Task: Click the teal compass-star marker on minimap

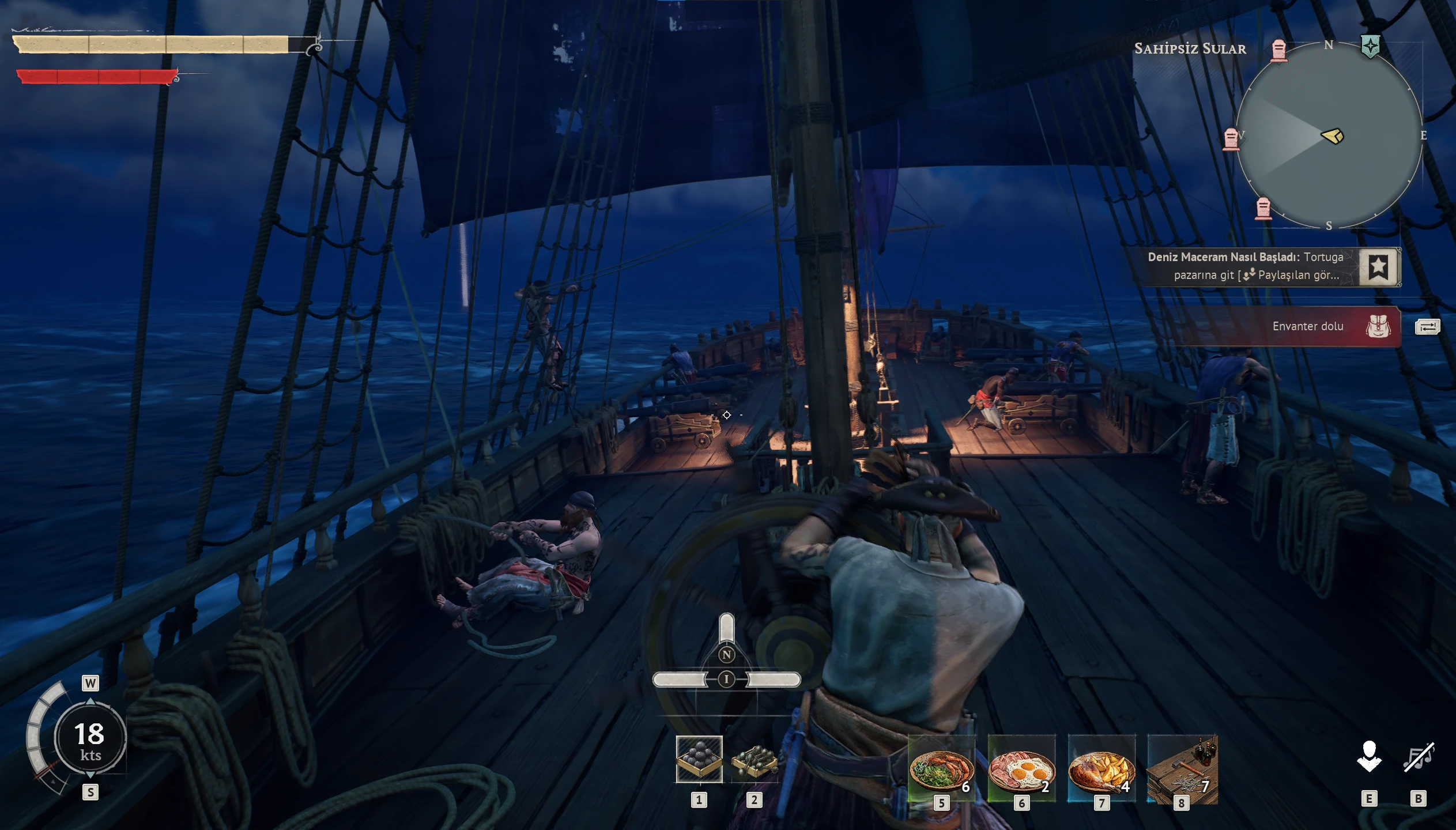Action: (x=1370, y=46)
